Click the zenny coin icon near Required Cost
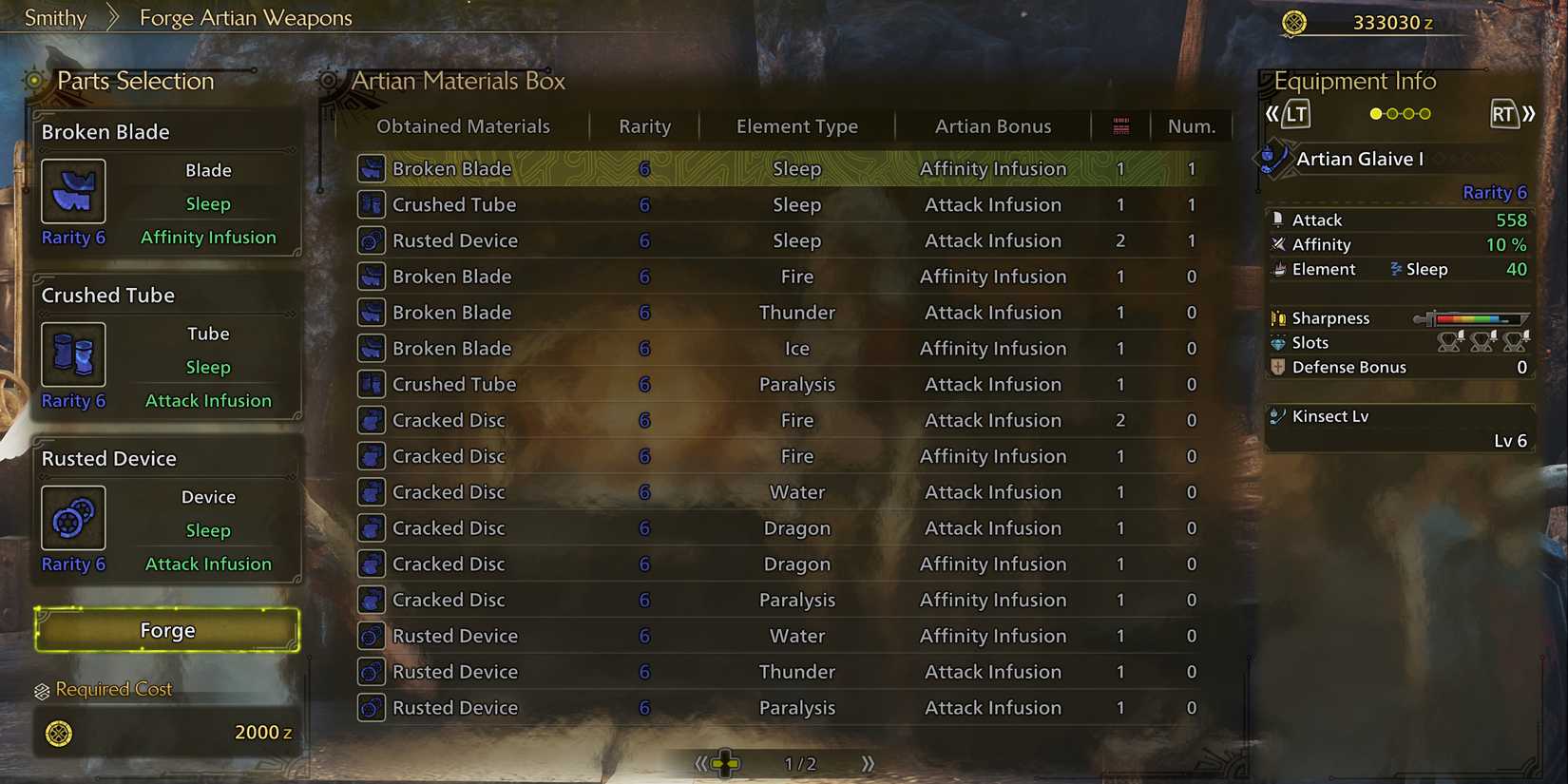Viewport: 1568px width, 784px height. [61, 732]
